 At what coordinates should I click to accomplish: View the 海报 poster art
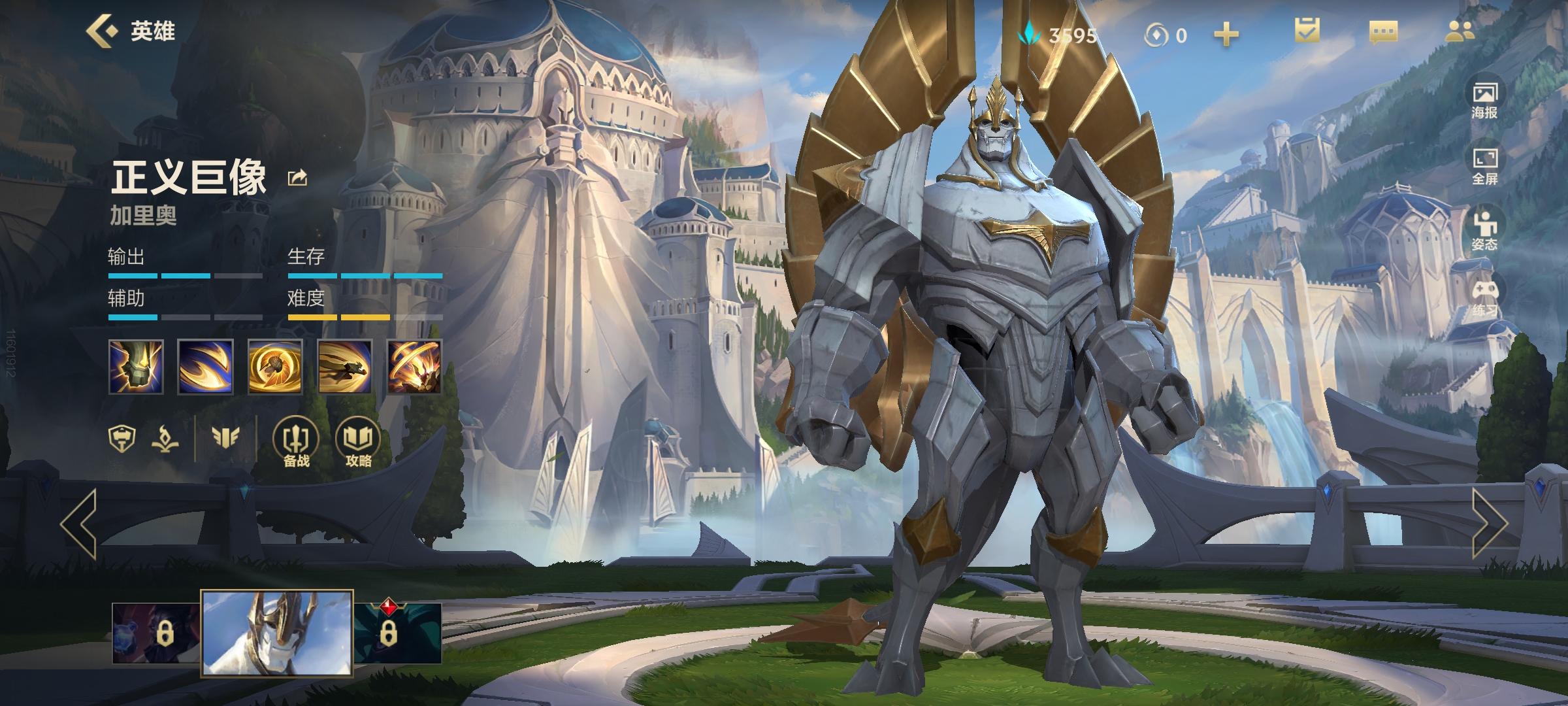click(1484, 100)
